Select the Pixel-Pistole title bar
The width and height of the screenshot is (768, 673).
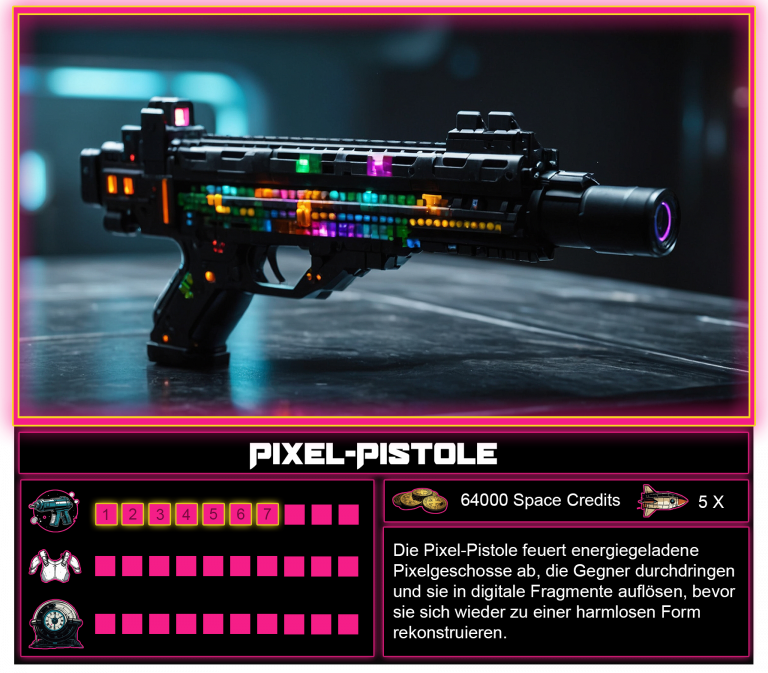384,454
